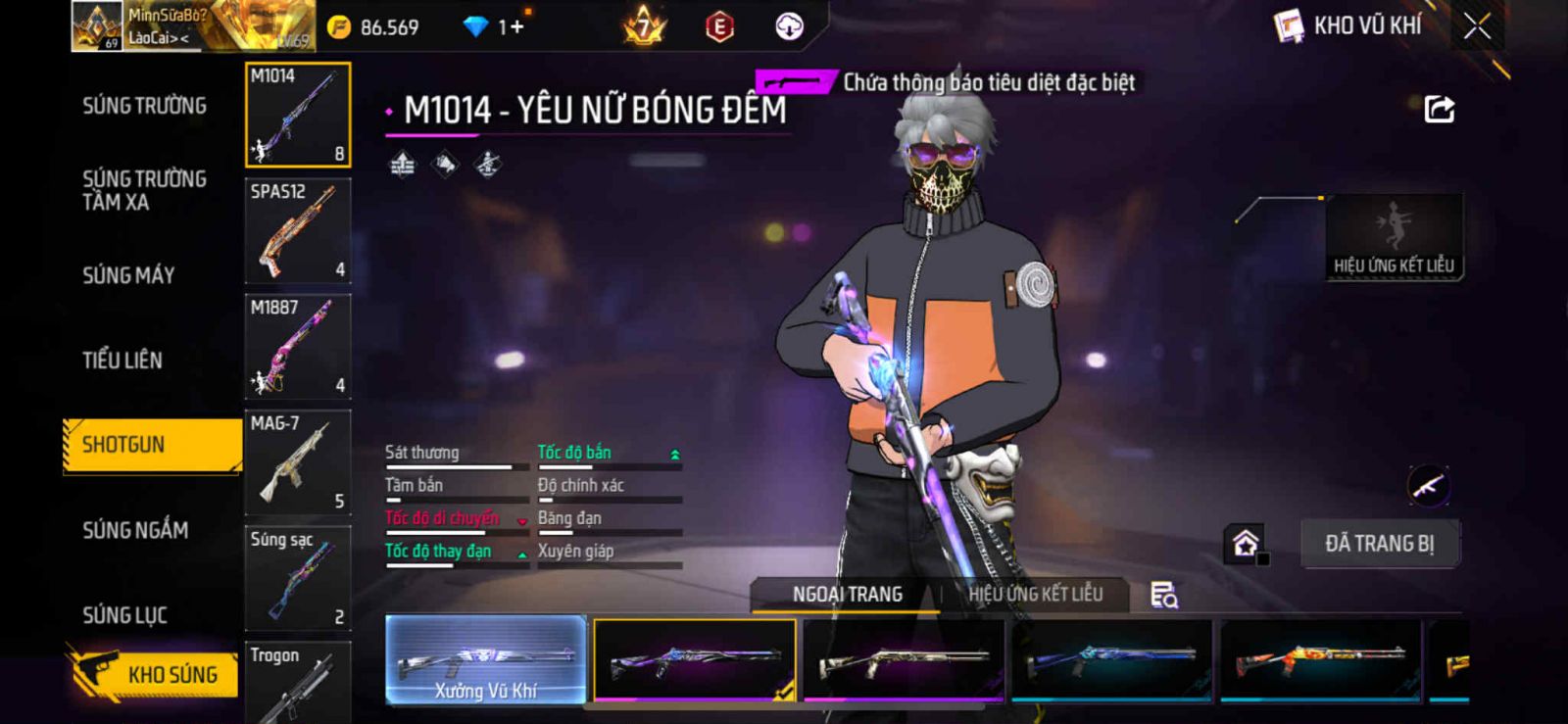This screenshot has width=1568, height=724.
Task: Select the Xưởng Vũ Khí skin tile
Action: pos(486,659)
